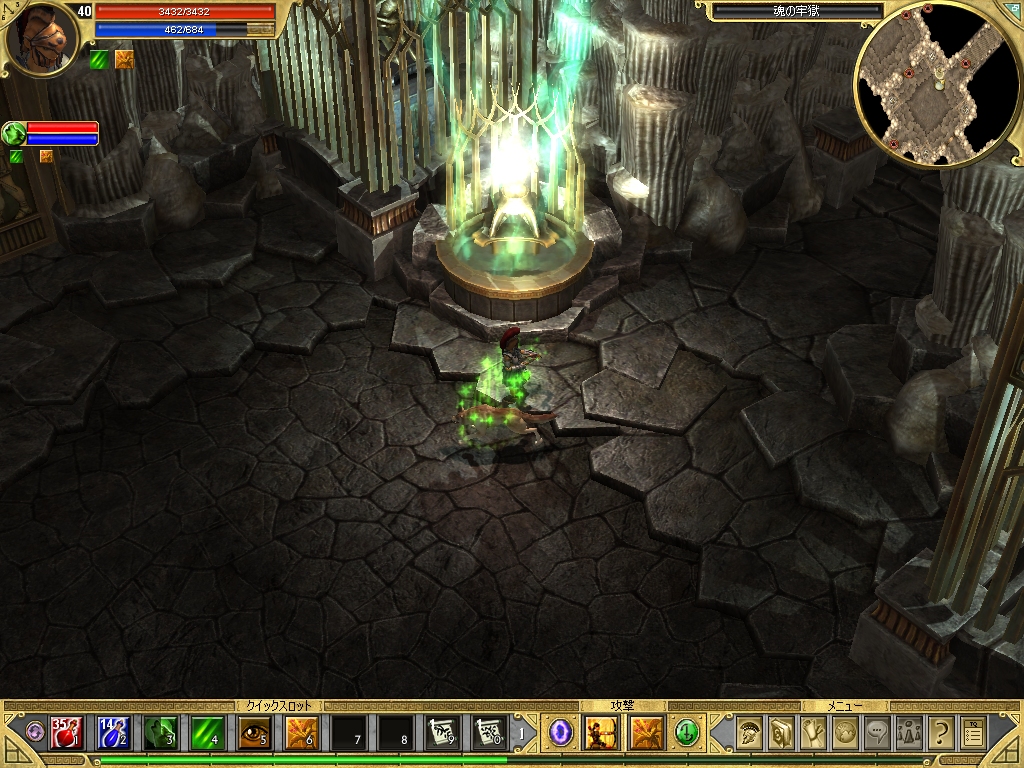Click the green round weapon swap button
This screenshot has height=768, width=1024.
click(687, 733)
